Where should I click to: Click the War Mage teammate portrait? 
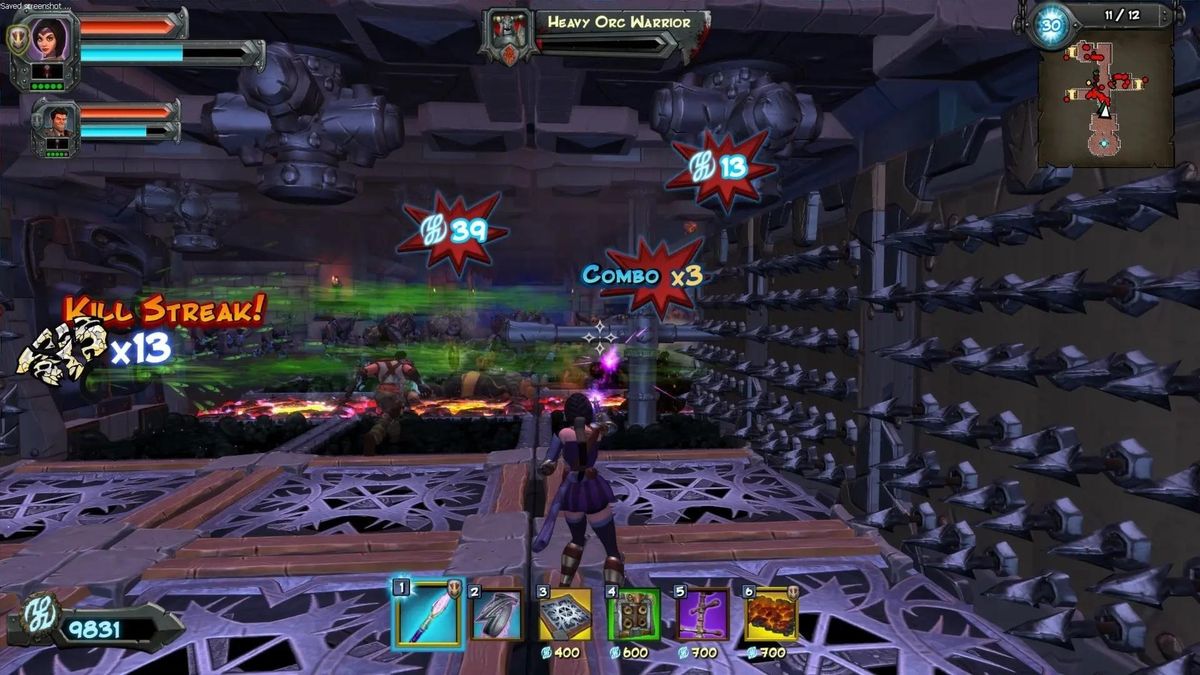pos(55,123)
